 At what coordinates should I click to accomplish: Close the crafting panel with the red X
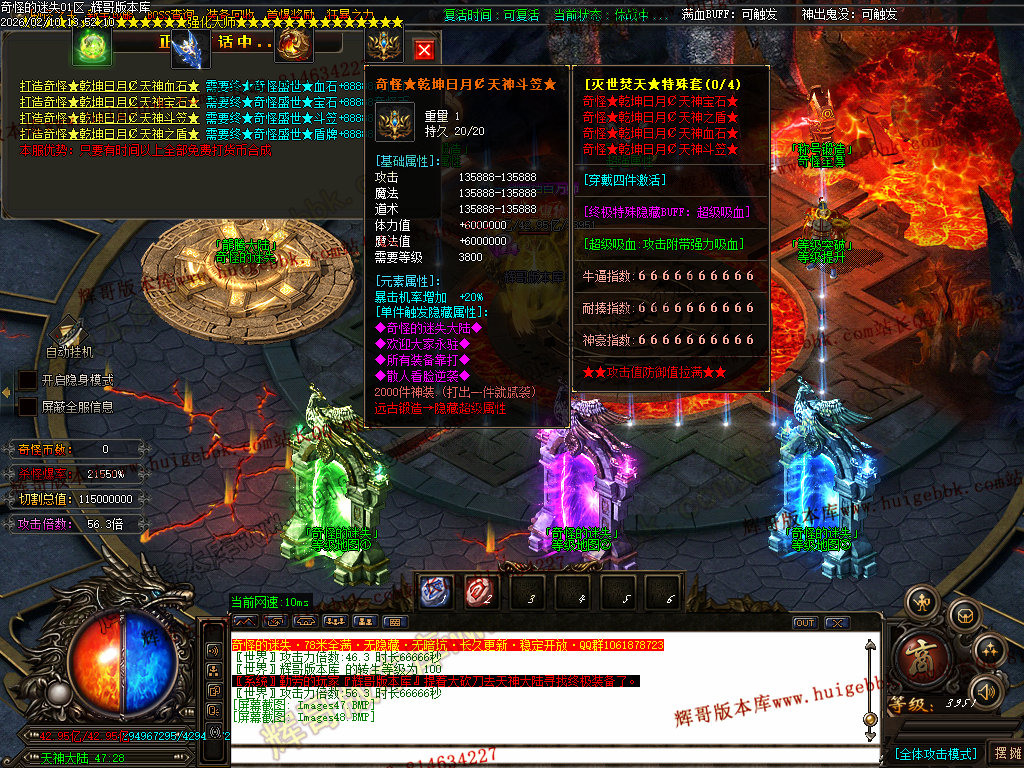point(424,50)
